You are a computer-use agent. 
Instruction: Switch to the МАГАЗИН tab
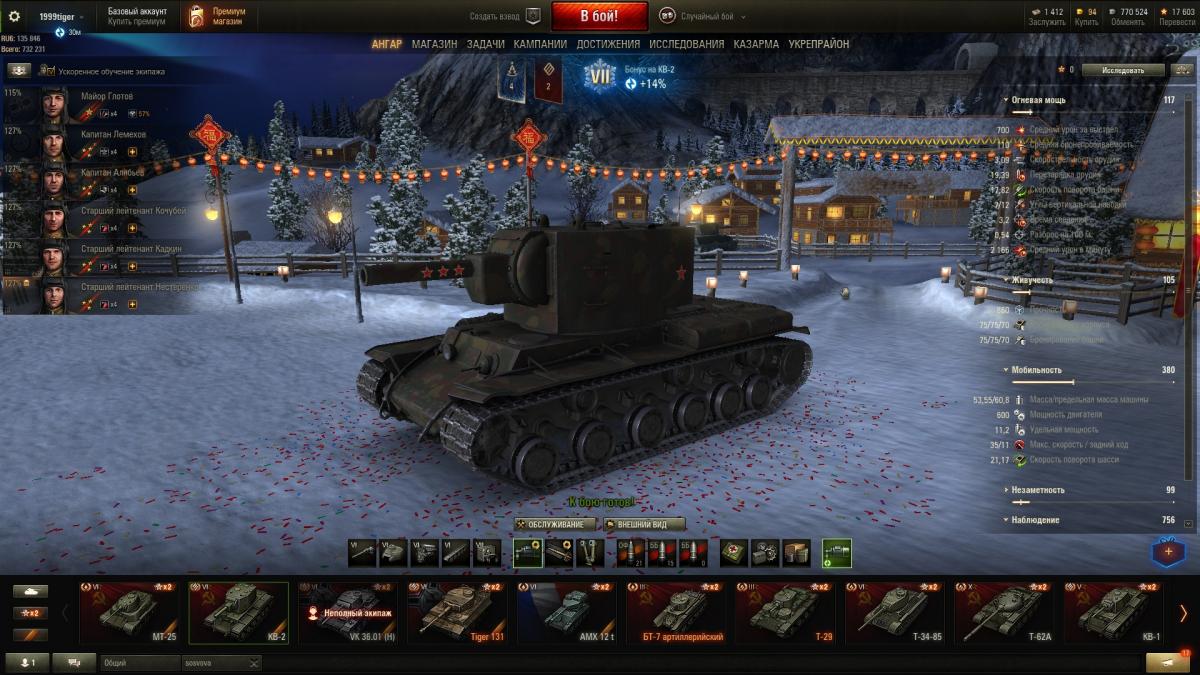434,44
